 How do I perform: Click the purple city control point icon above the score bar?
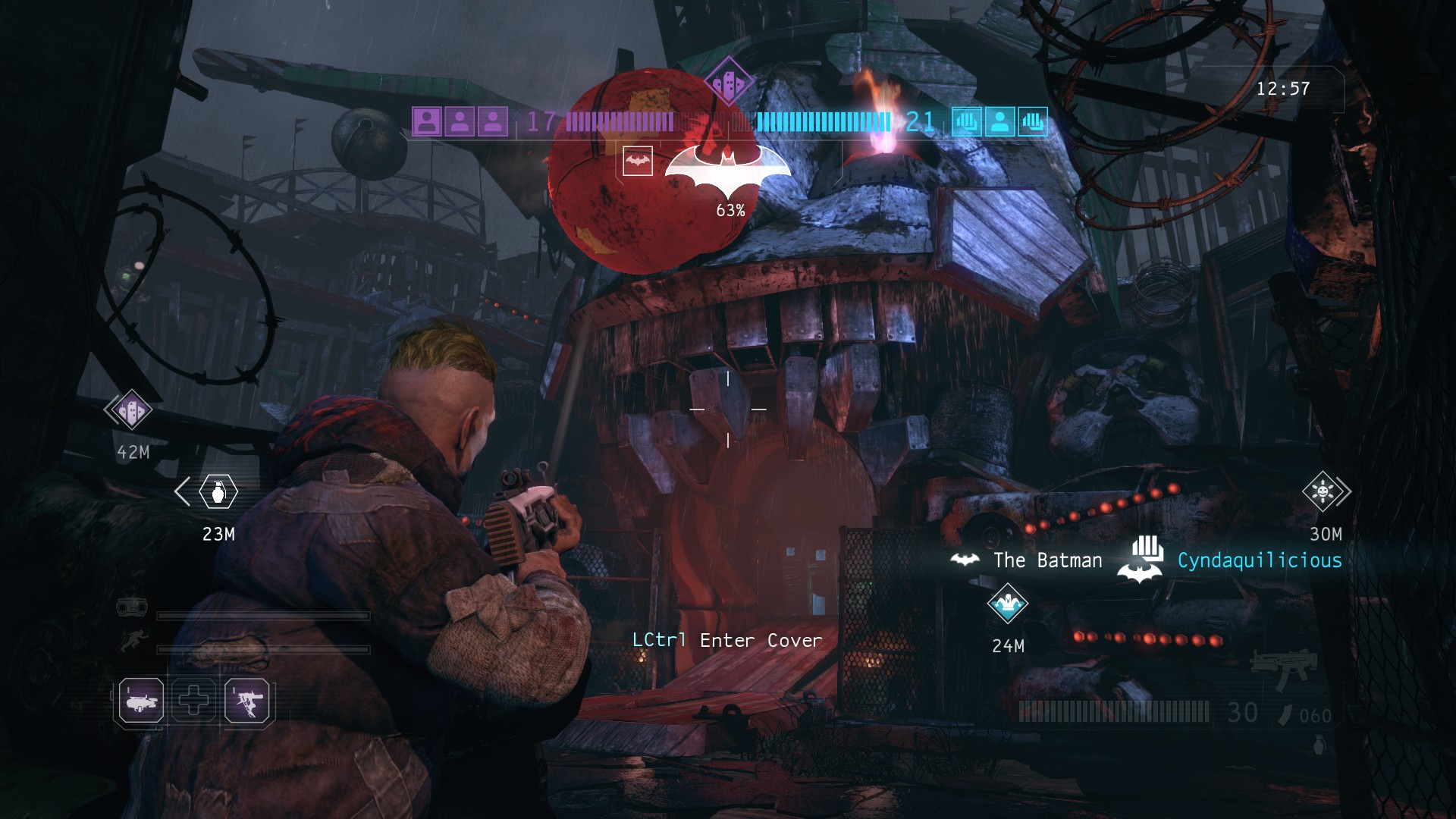tap(728, 81)
